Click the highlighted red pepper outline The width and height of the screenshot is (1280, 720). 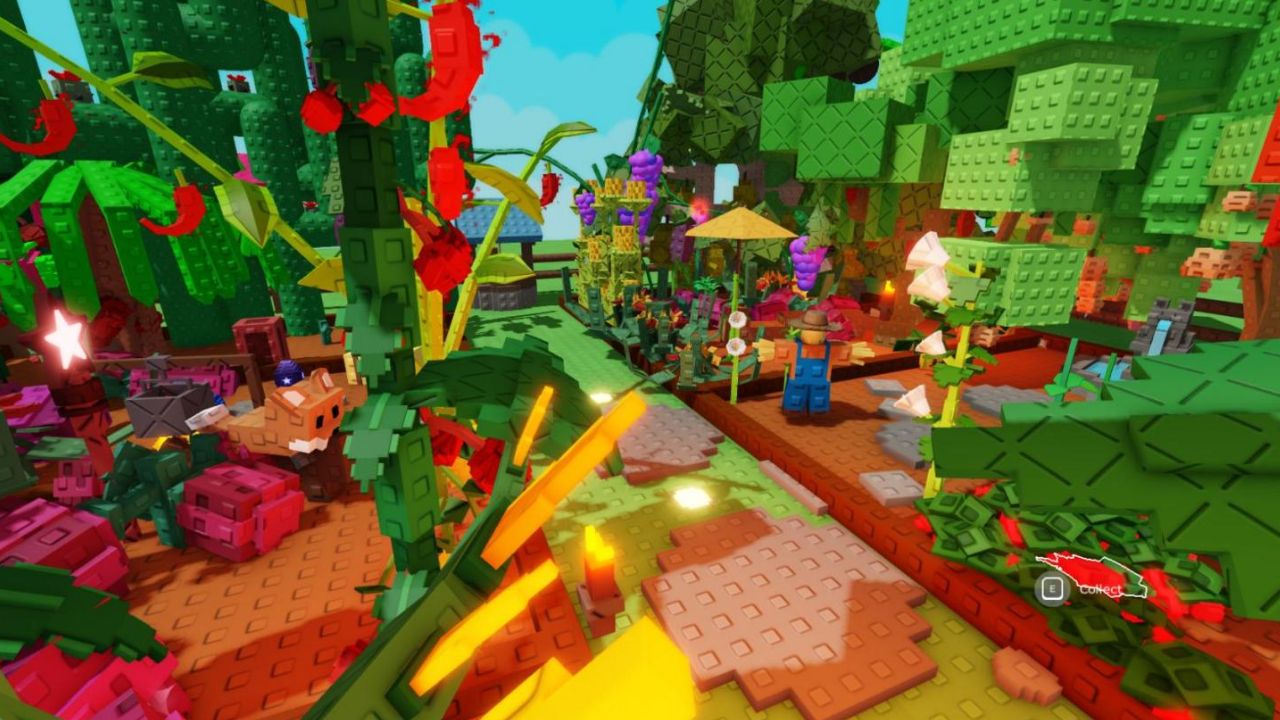coord(1090,575)
